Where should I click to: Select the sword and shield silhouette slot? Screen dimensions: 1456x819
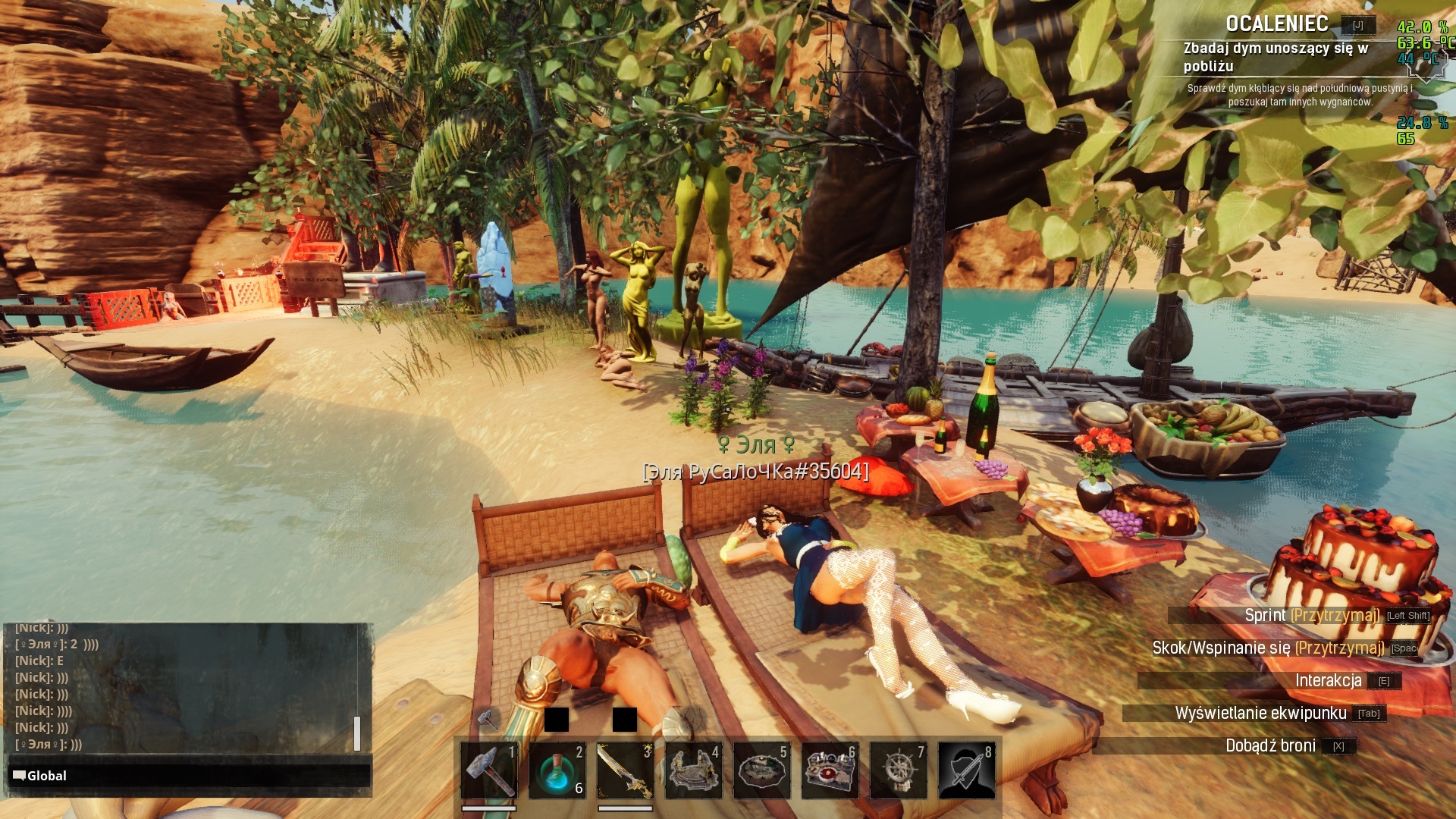pos(966,770)
